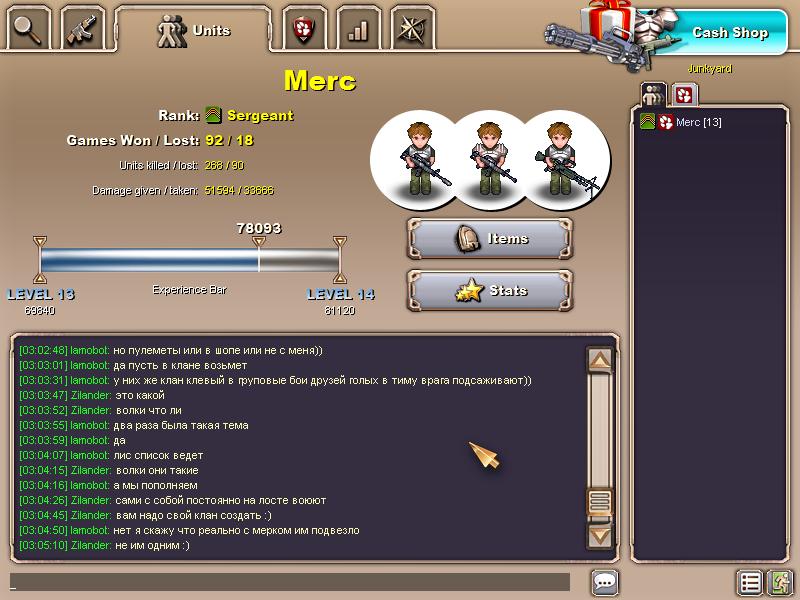The image size is (800, 600).
Task: Switch to the rifle weapons tab
Action: pos(82,30)
